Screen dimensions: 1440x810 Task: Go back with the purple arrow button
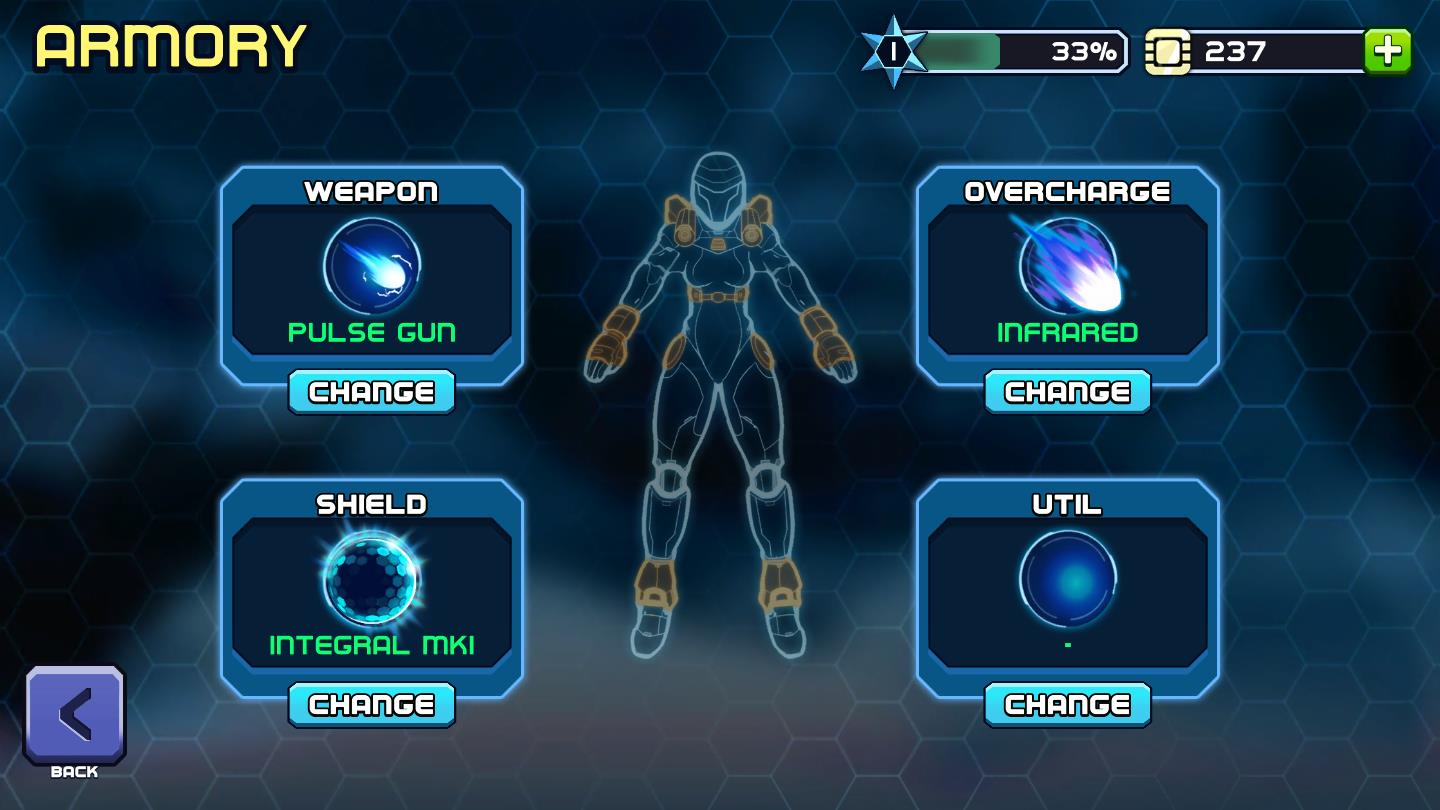pos(75,715)
